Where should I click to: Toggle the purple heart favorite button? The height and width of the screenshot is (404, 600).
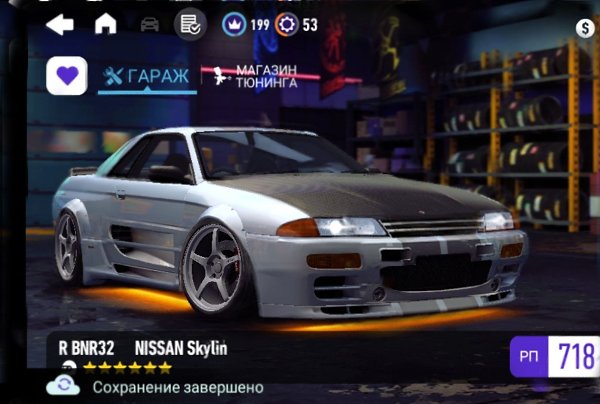pos(67,76)
